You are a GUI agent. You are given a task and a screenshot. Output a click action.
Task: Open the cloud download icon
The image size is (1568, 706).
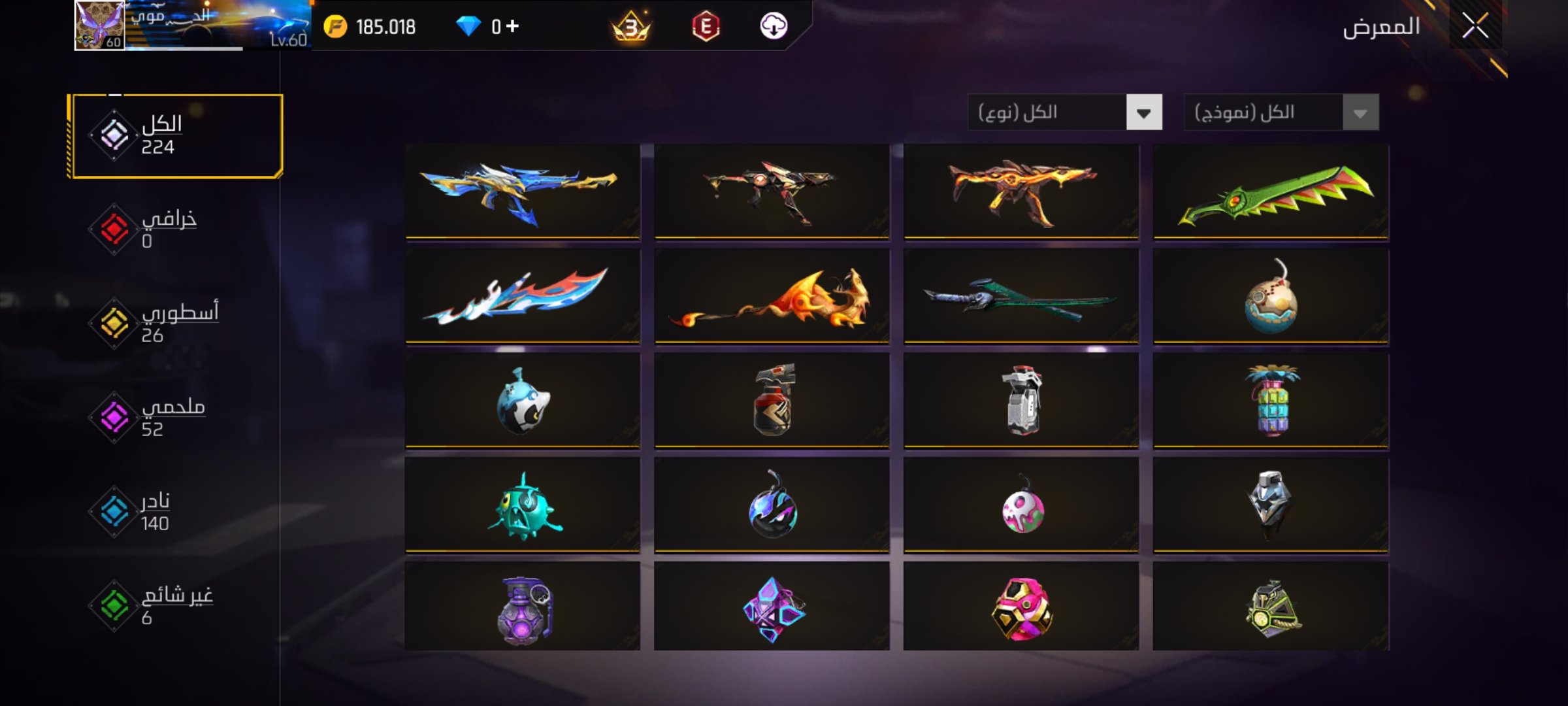774,27
